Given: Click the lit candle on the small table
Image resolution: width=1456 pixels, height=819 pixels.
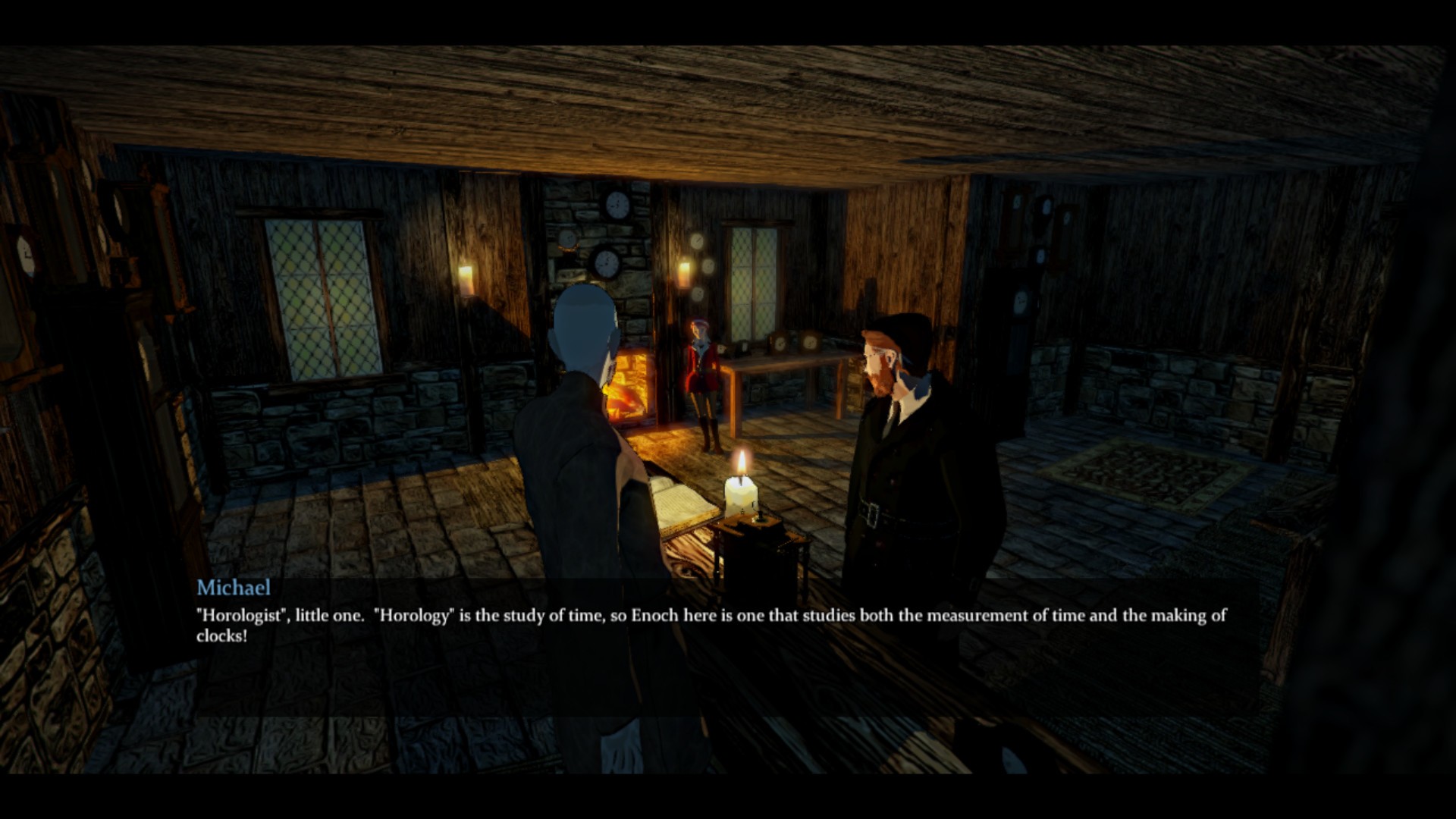Looking at the screenshot, I should pyautogui.click(x=741, y=493).
